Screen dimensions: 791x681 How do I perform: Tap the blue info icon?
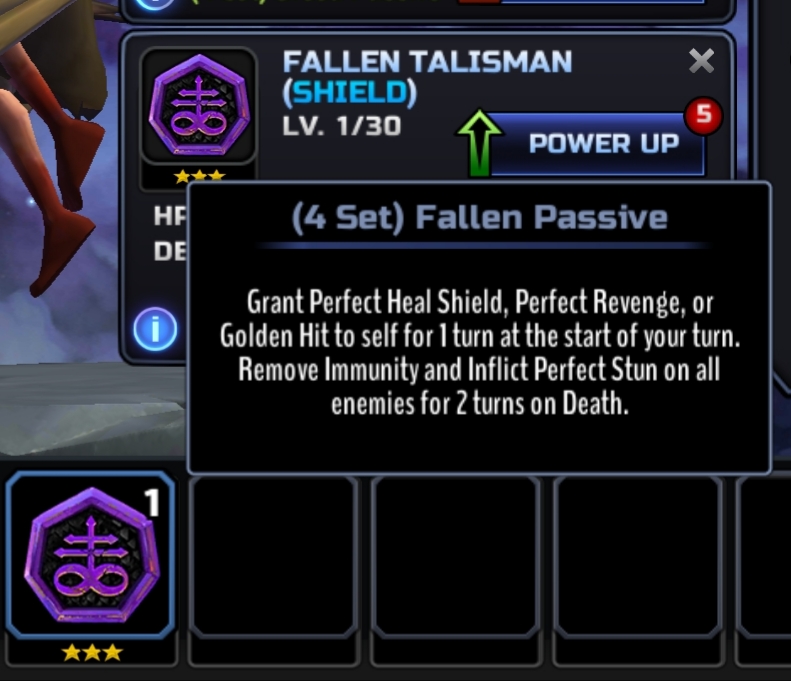point(155,328)
